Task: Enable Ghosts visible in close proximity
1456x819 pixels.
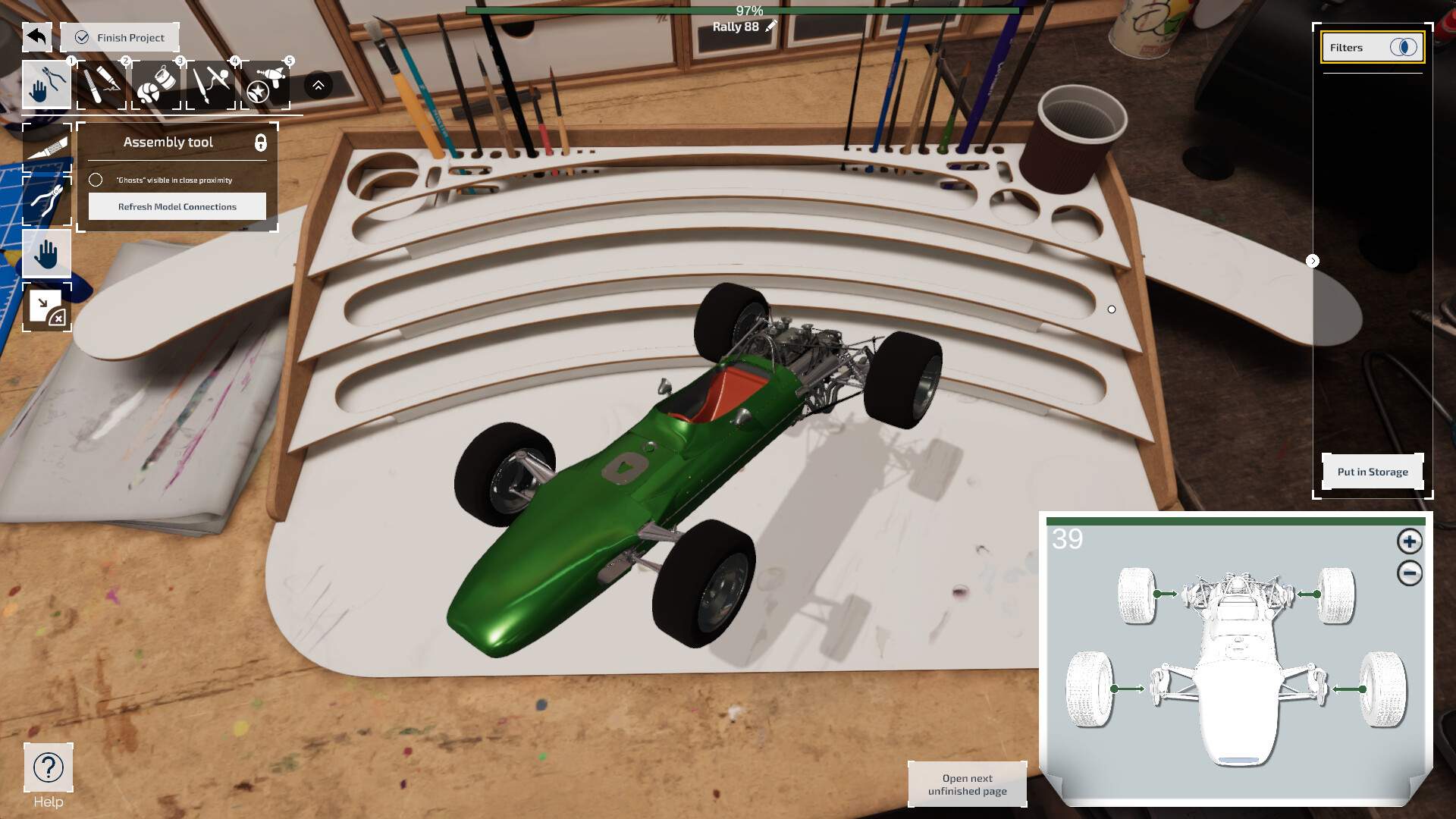Action: point(96,180)
